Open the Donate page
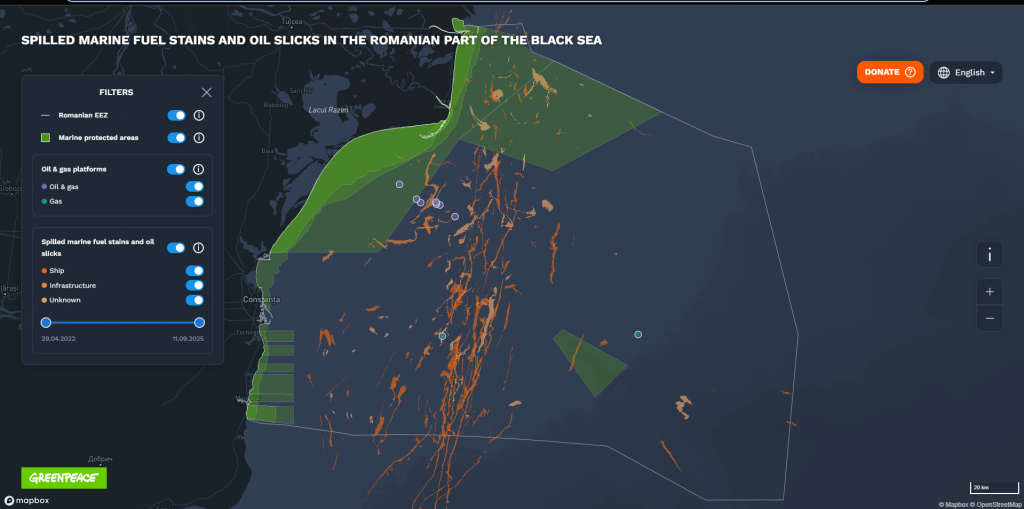The width and height of the screenshot is (1024, 509). pos(889,72)
